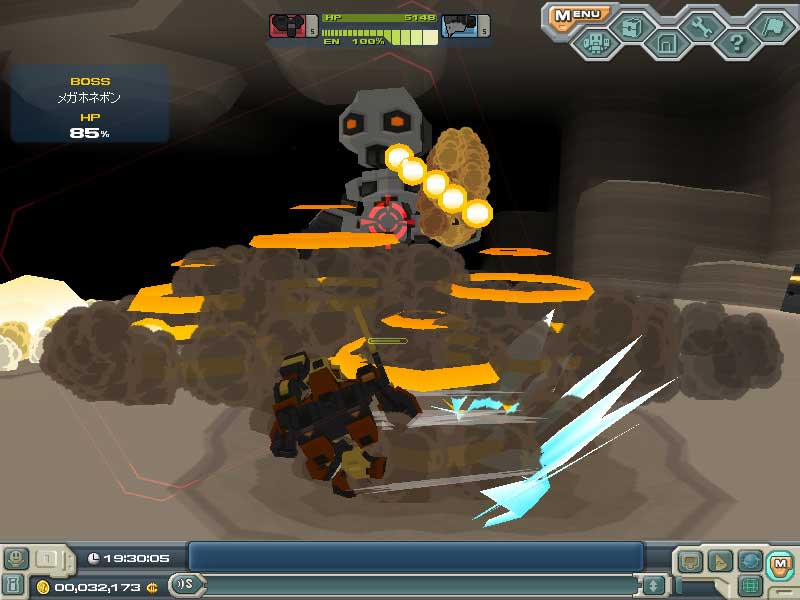Click the small tab beside the smiley button

point(47,558)
